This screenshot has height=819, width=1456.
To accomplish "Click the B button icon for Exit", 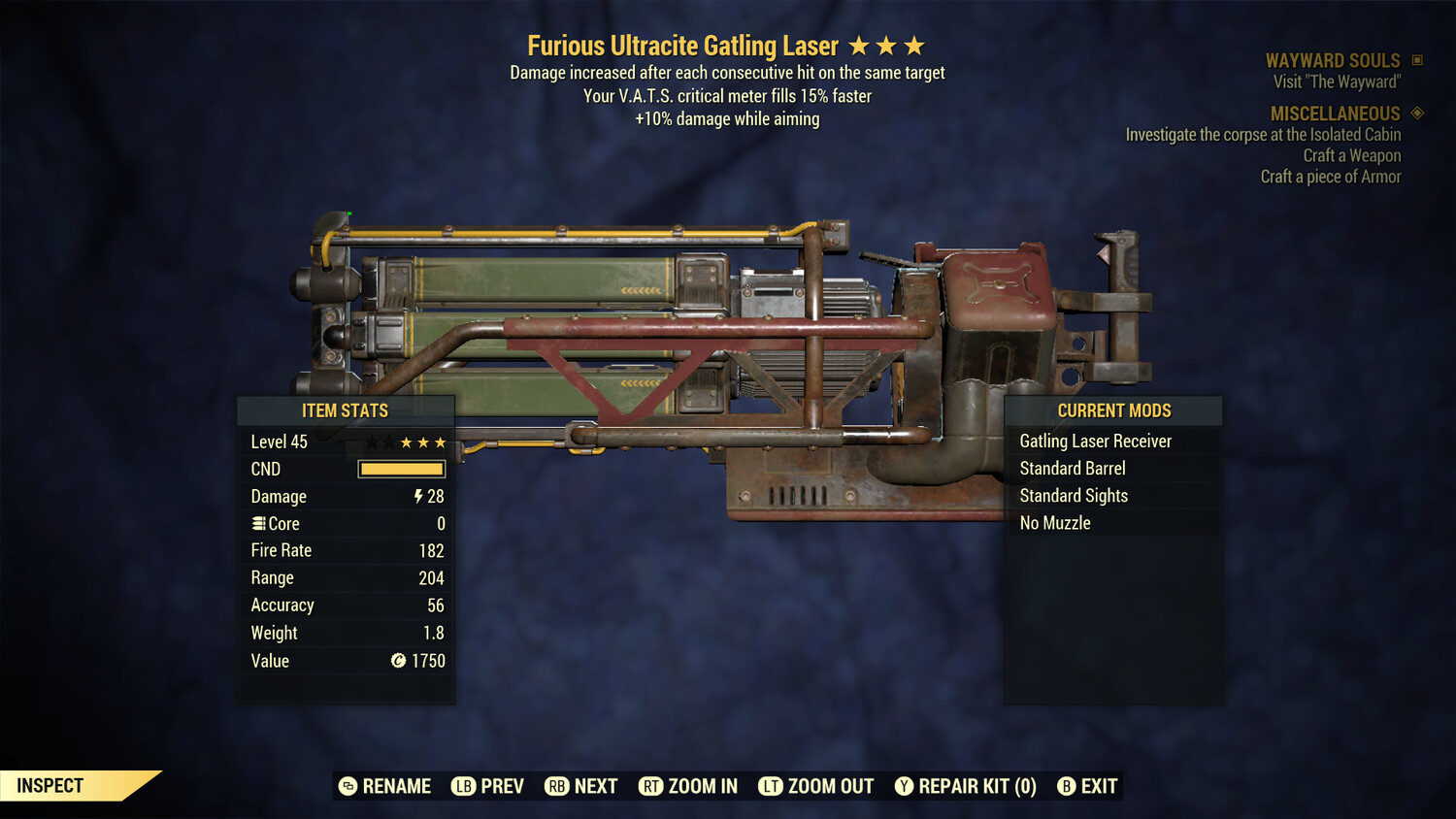I will point(1068,786).
